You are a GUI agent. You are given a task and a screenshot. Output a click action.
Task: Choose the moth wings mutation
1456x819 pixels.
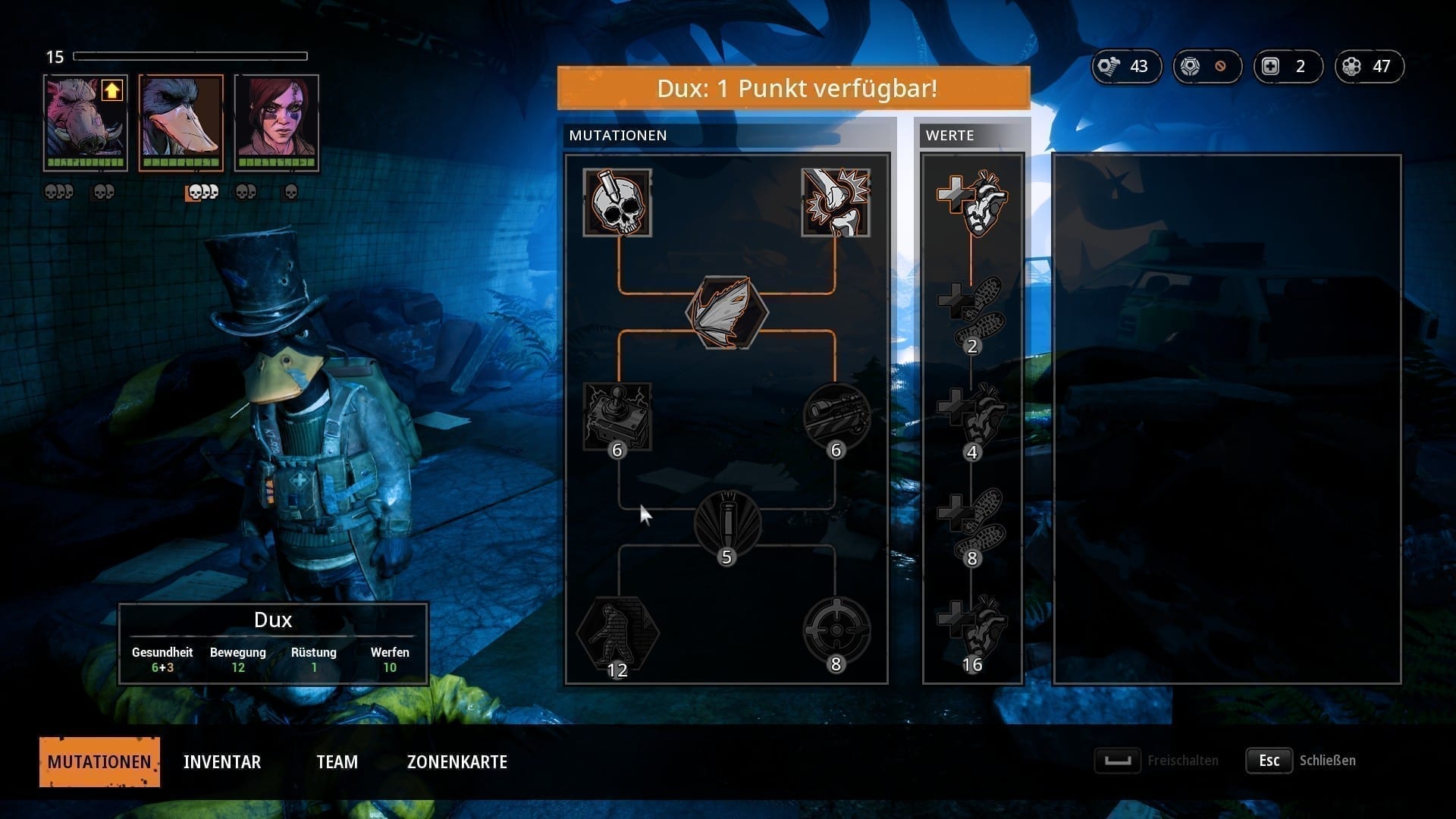pos(726,312)
